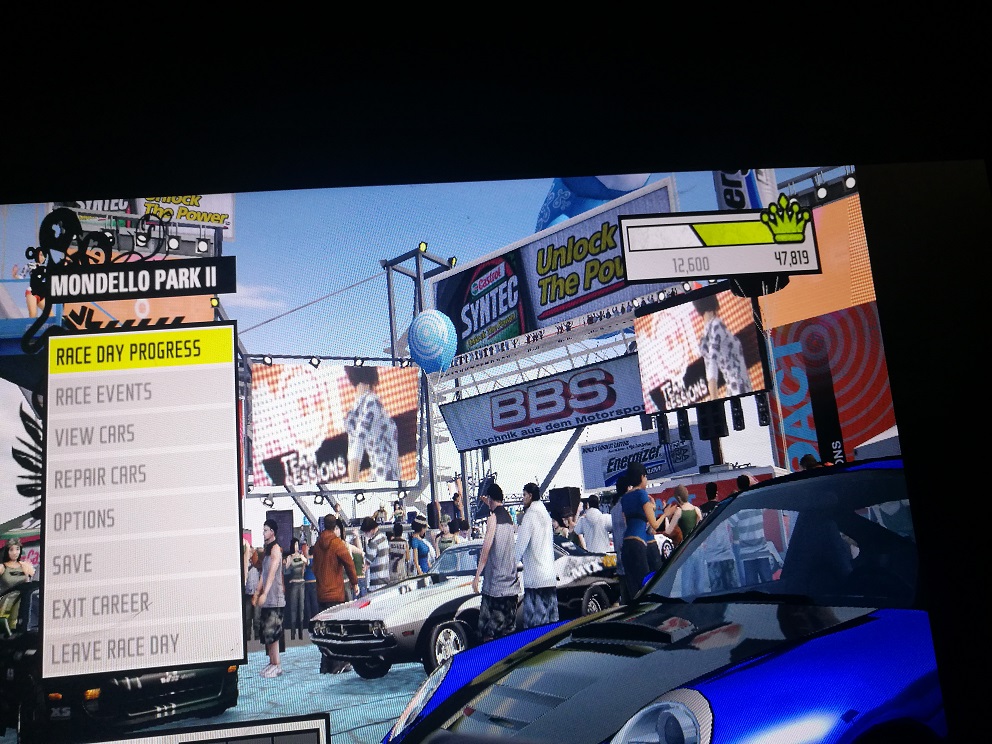
Task: Open the Repair Cars option
Action: click(x=100, y=478)
